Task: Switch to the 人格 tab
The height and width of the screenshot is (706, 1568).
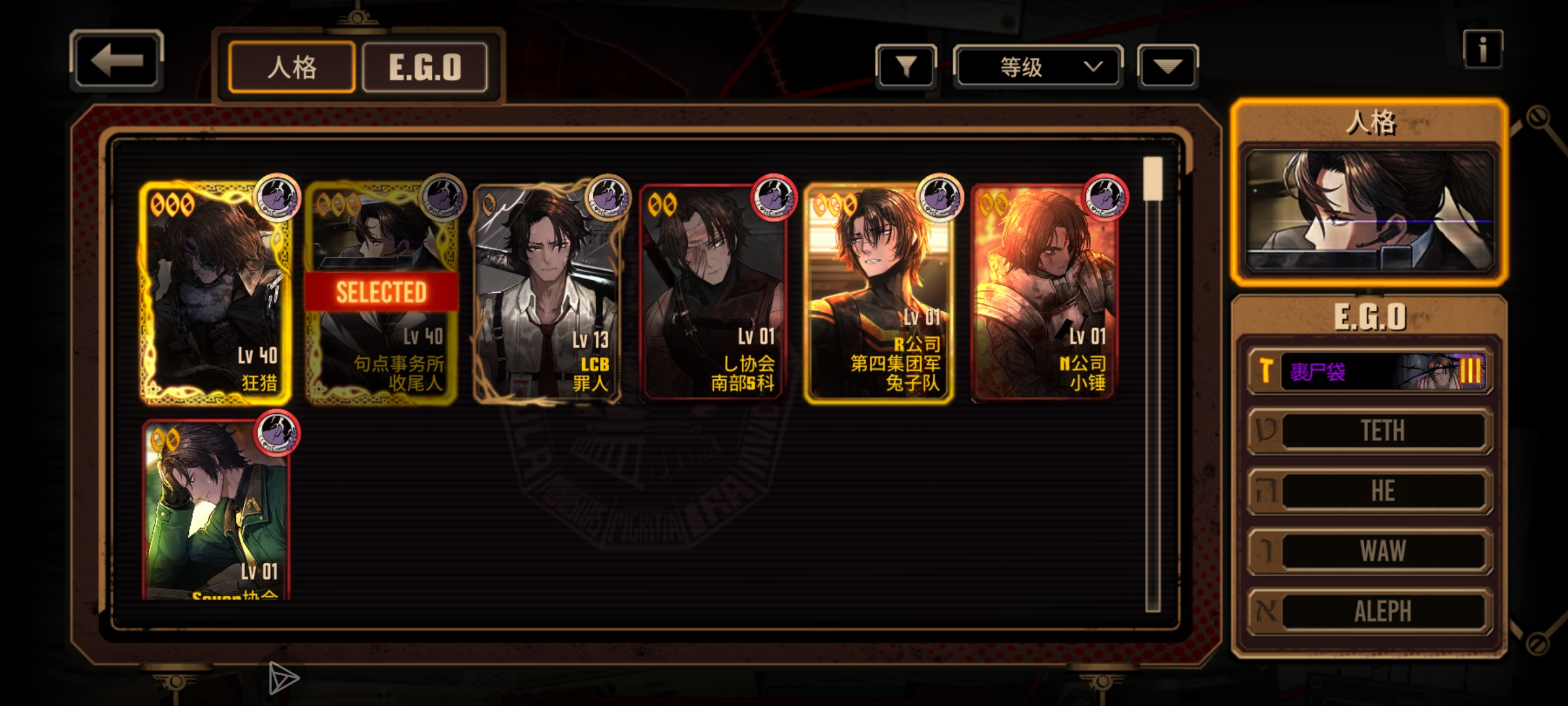Action: point(291,67)
